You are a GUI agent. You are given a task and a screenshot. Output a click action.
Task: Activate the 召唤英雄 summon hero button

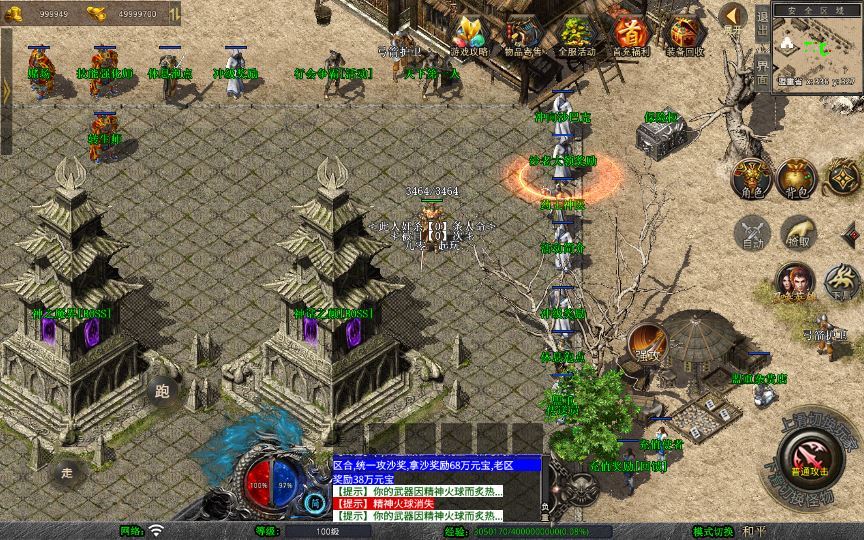(x=795, y=282)
